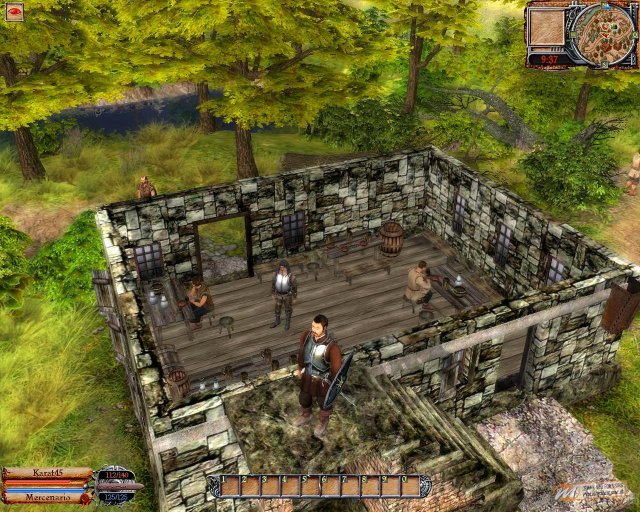Click the minimap's north compass marker
The image size is (640, 512).
606,5
